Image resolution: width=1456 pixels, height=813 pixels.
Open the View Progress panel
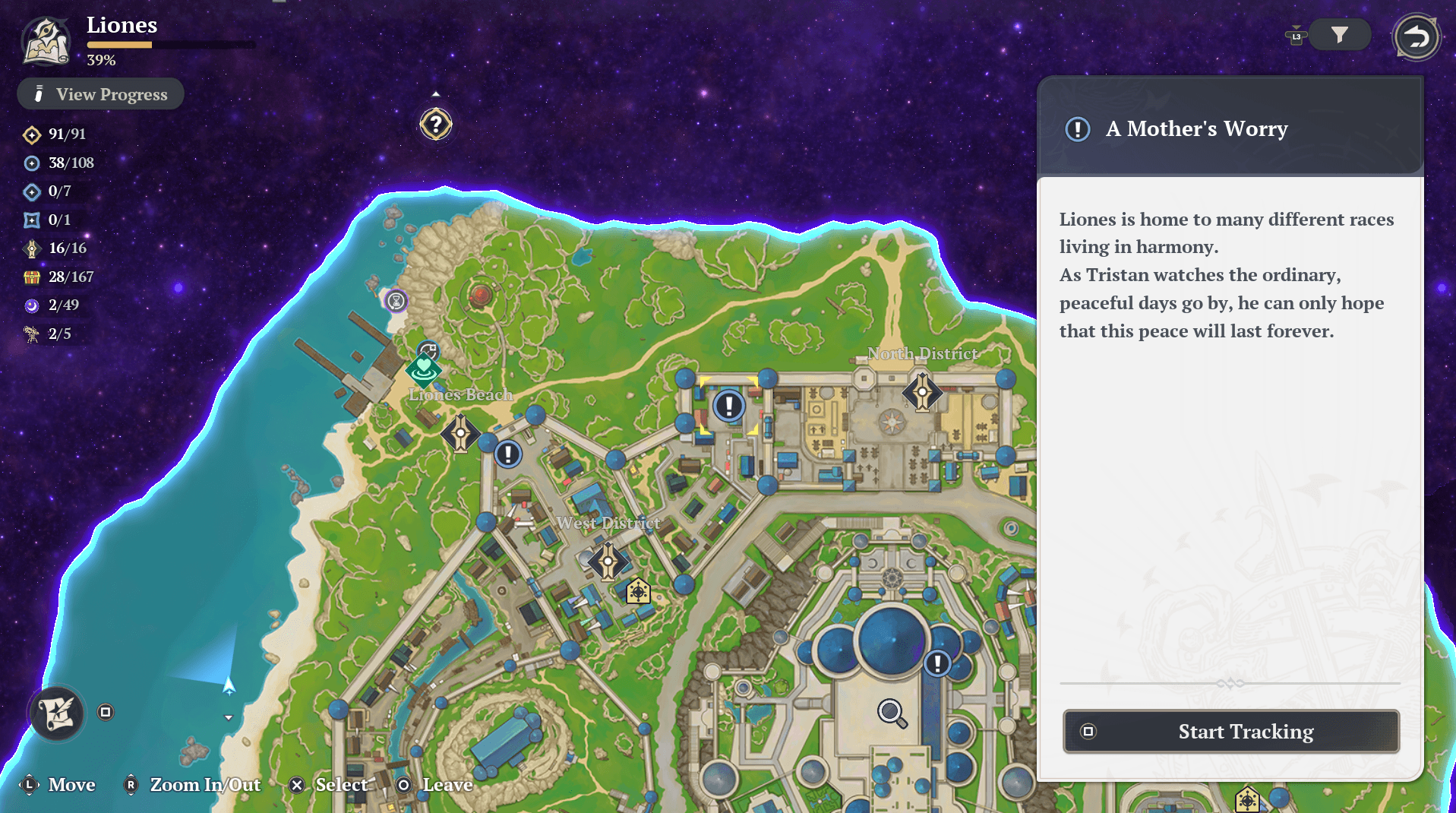[x=101, y=94]
